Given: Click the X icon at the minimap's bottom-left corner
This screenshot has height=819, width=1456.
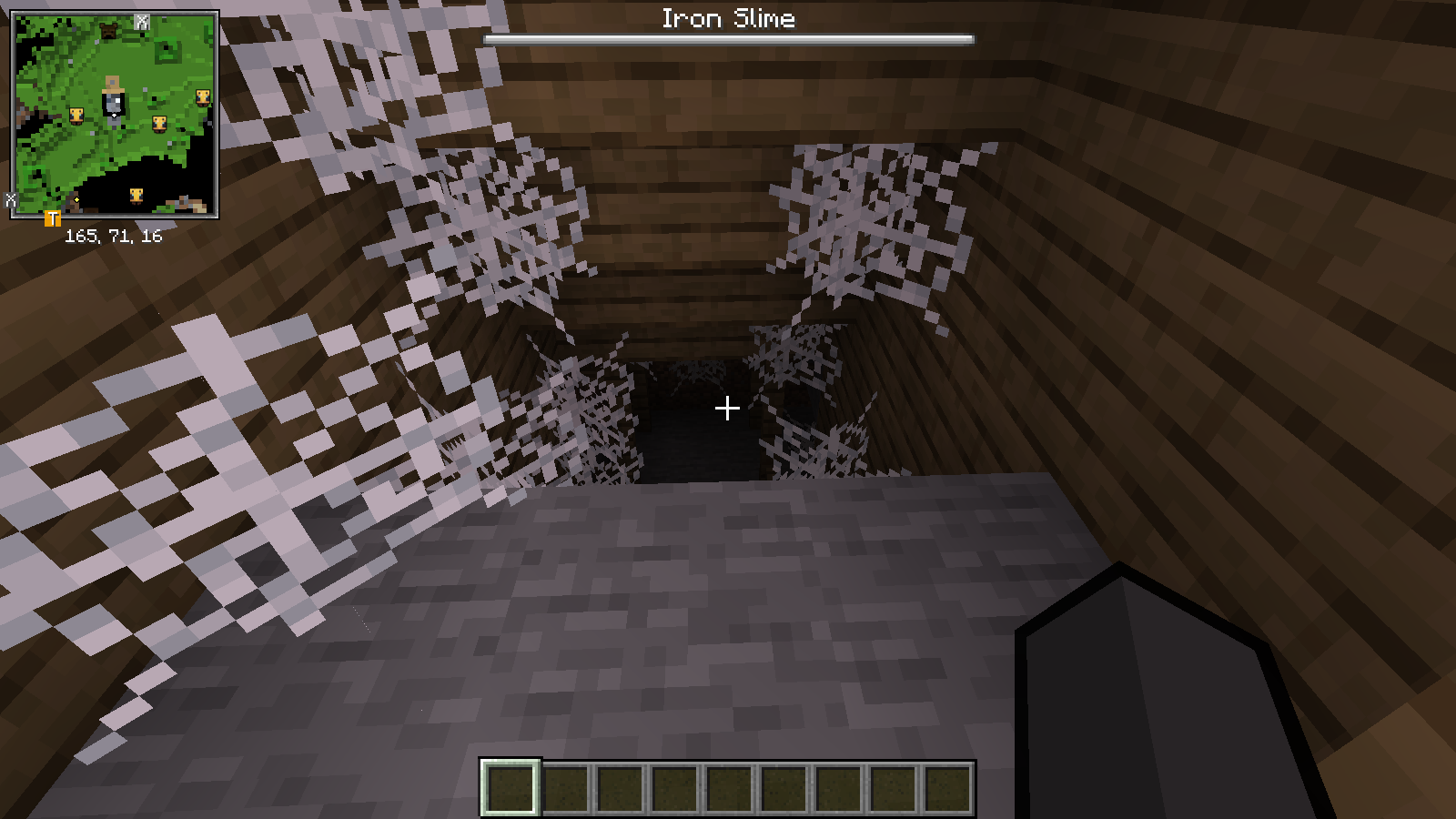Looking at the screenshot, I should pos(11,200).
